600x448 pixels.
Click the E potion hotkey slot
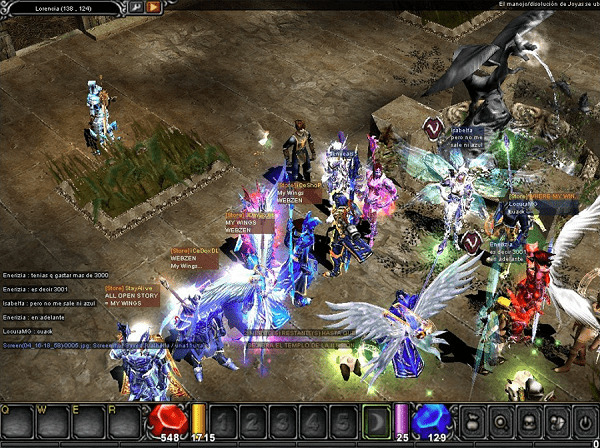[88, 424]
